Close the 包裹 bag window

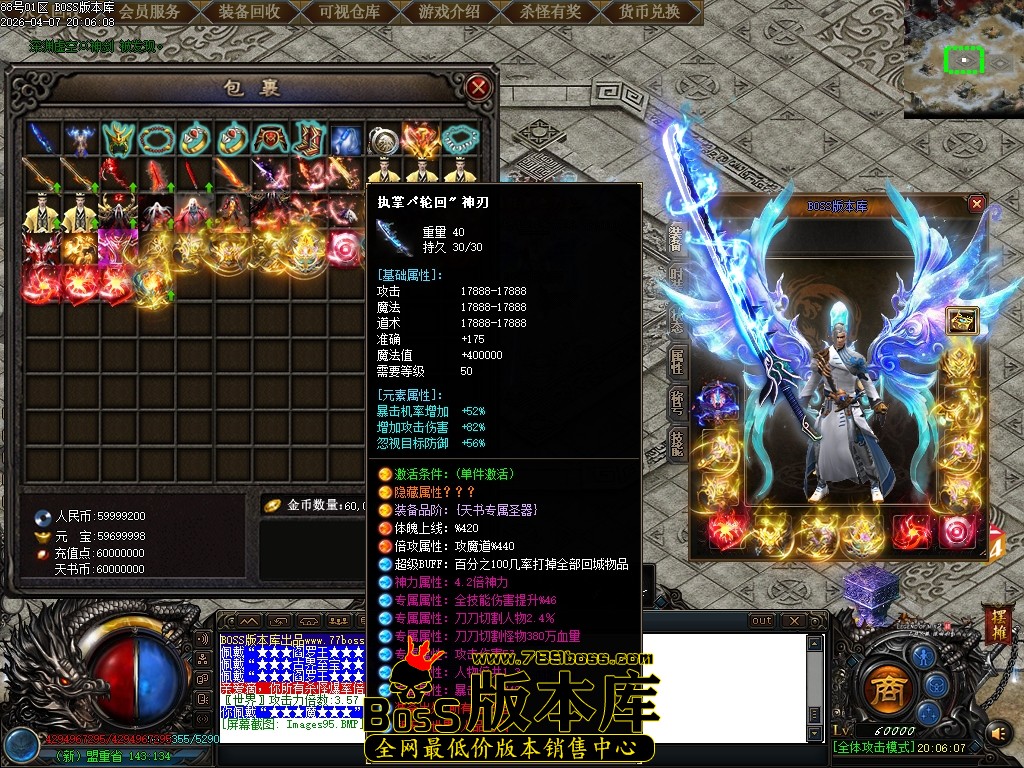(x=479, y=87)
